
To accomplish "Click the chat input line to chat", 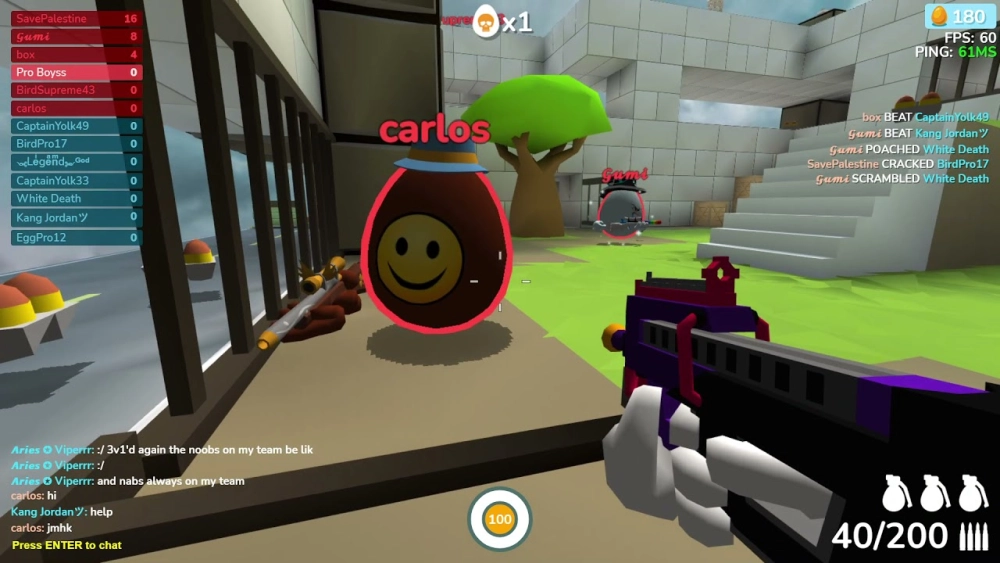I will (x=67, y=545).
